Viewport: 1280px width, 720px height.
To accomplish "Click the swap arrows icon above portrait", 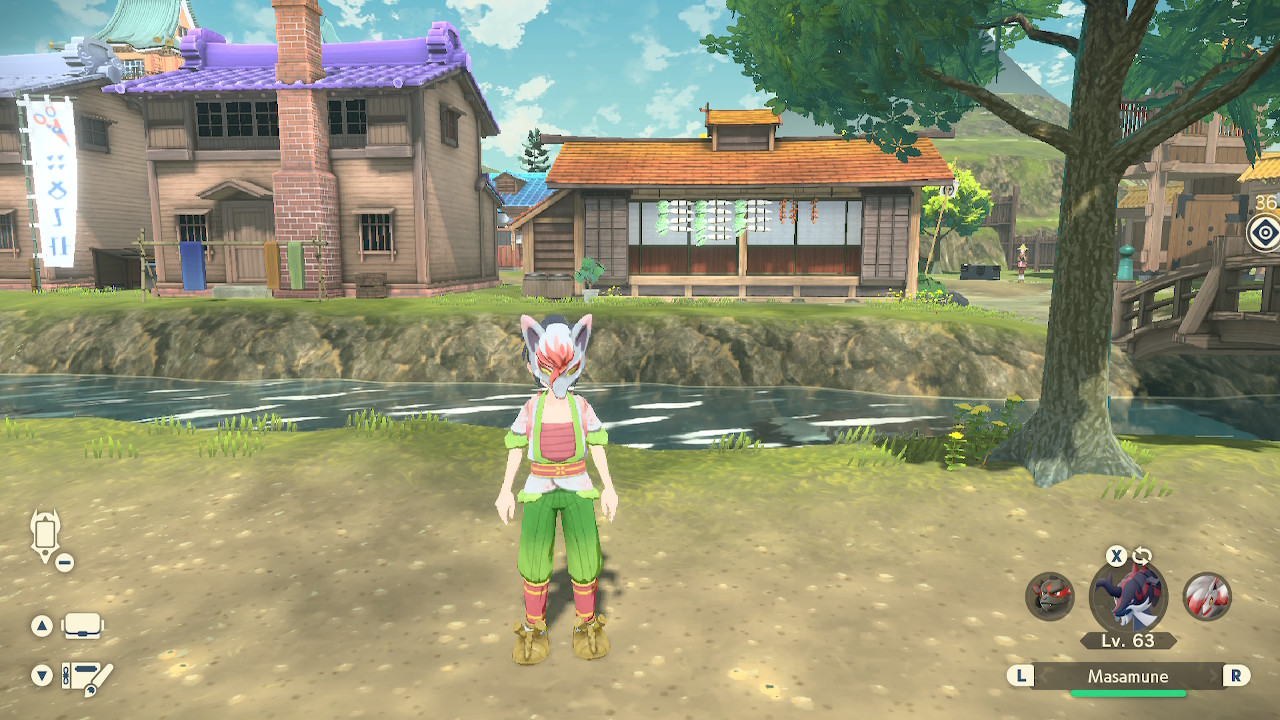I will [x=1142, y=556].
